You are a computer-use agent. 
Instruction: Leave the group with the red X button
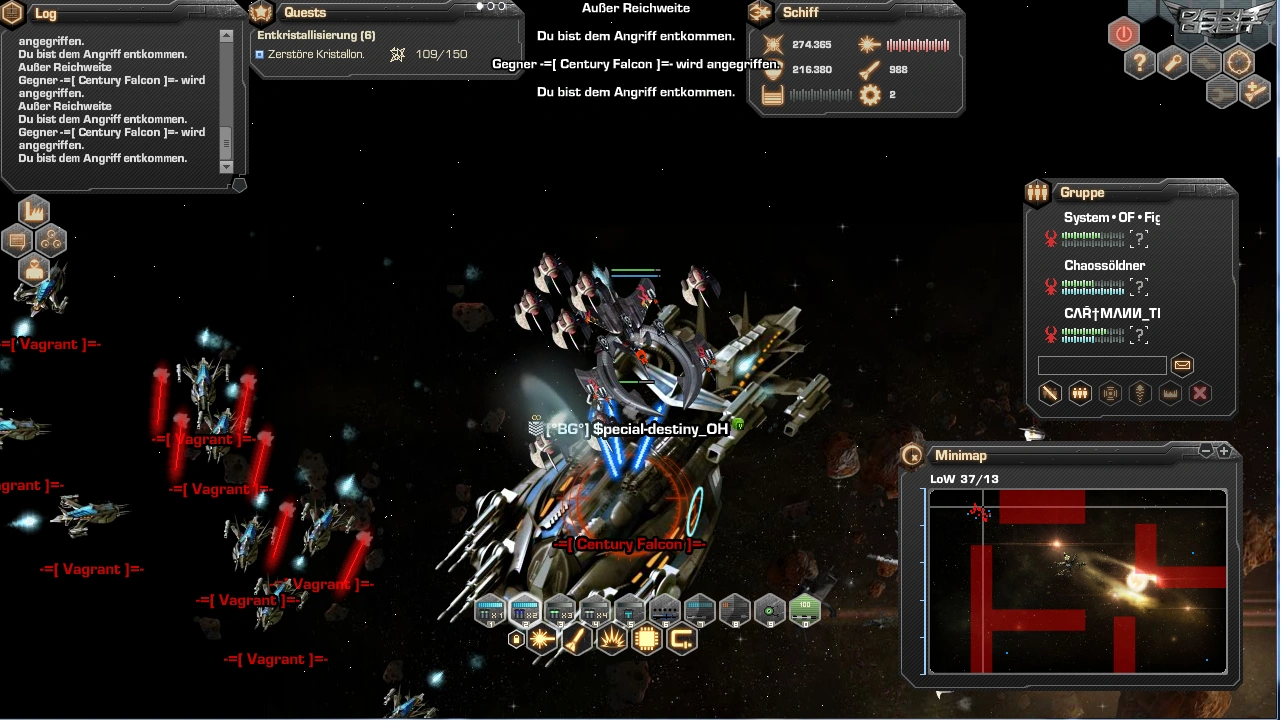[x=1199, y=393]
